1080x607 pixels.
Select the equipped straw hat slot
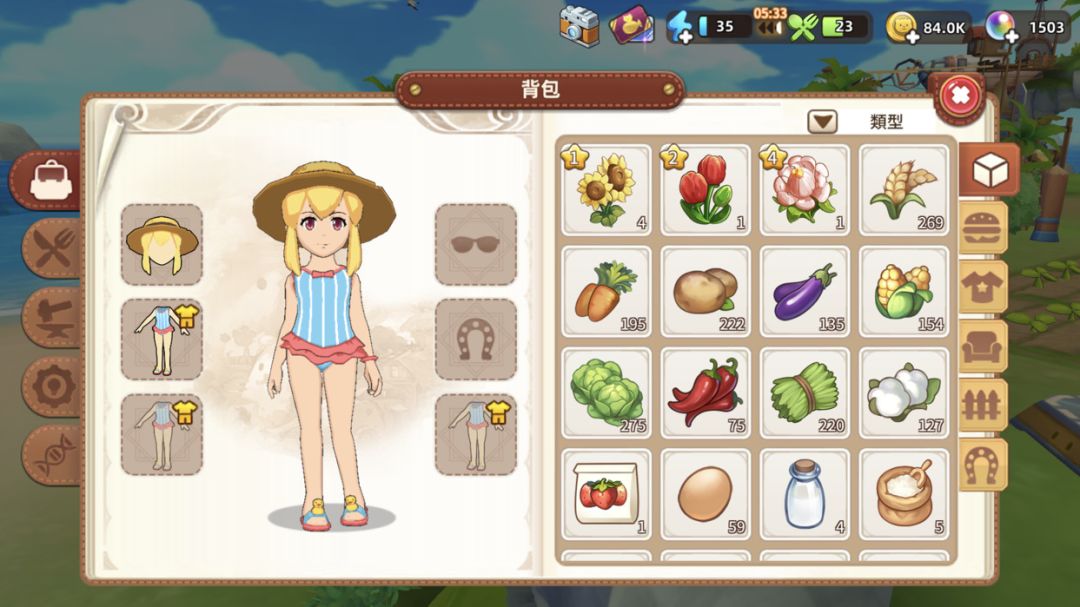[x=161, y=244]
